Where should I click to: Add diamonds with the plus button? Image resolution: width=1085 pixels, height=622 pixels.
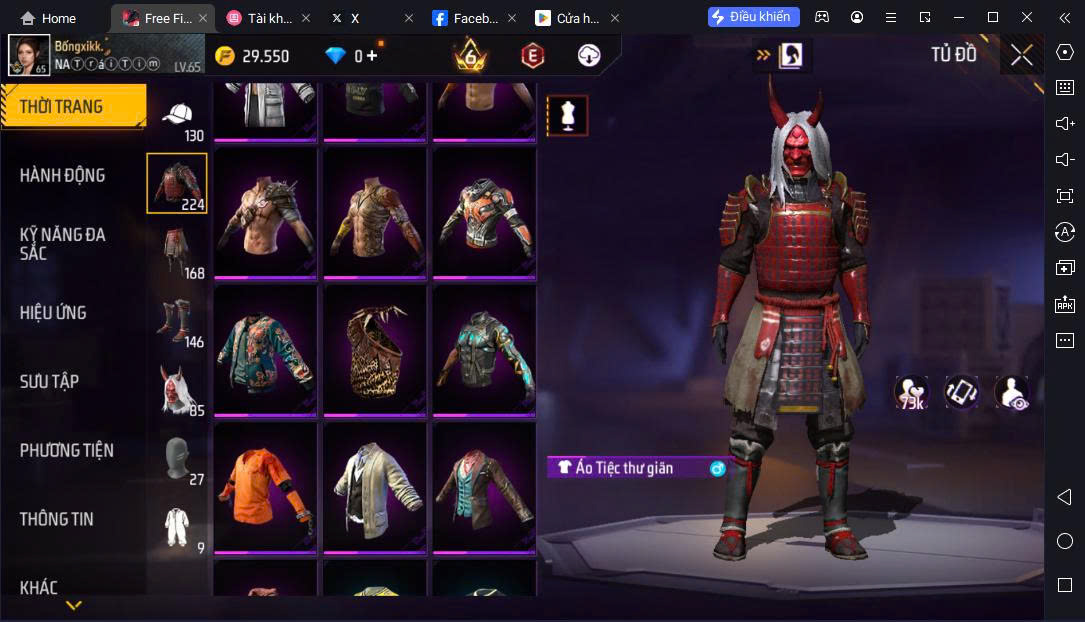[372, 57]
